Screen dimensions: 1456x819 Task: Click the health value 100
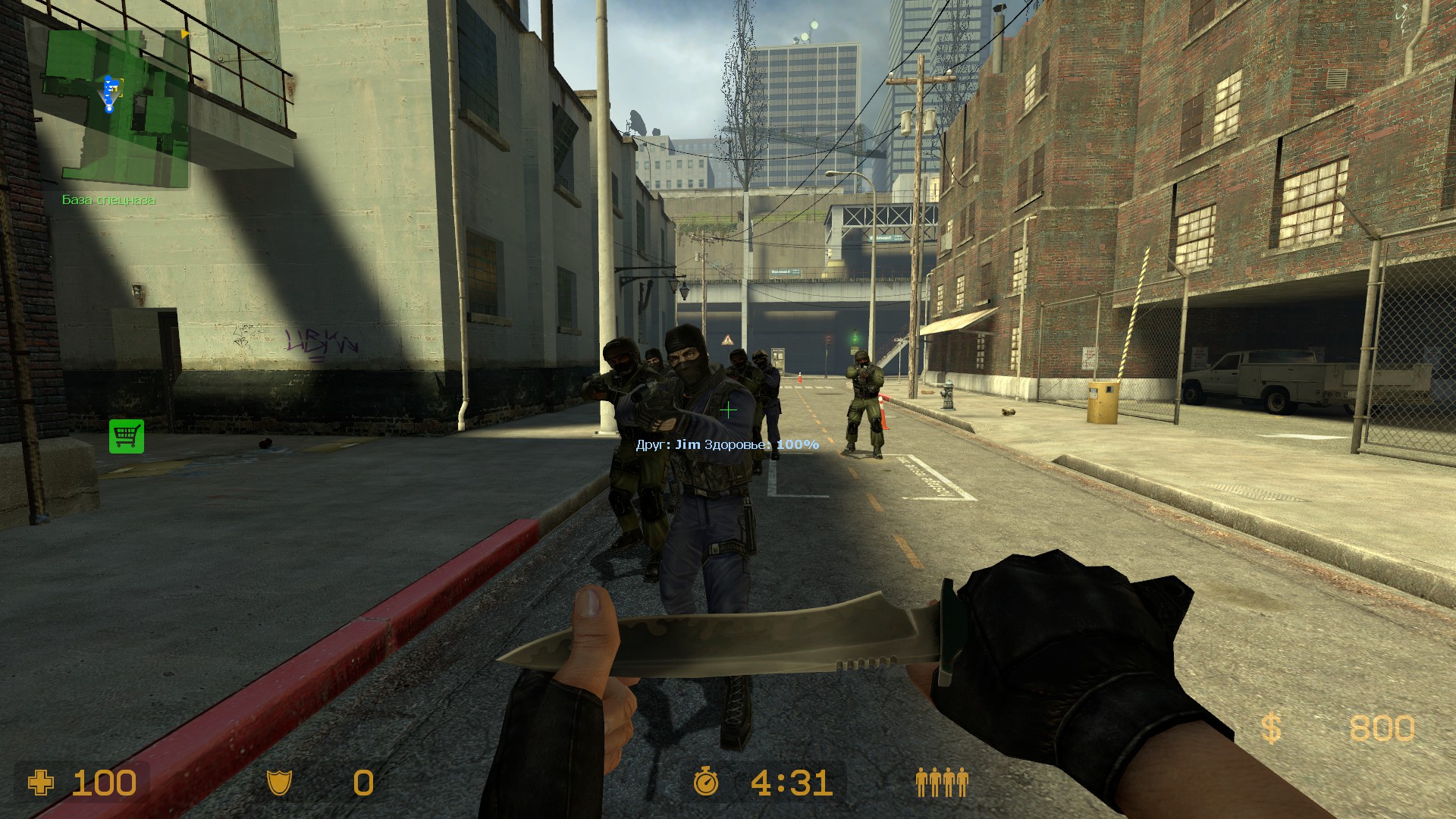(105, 782)
